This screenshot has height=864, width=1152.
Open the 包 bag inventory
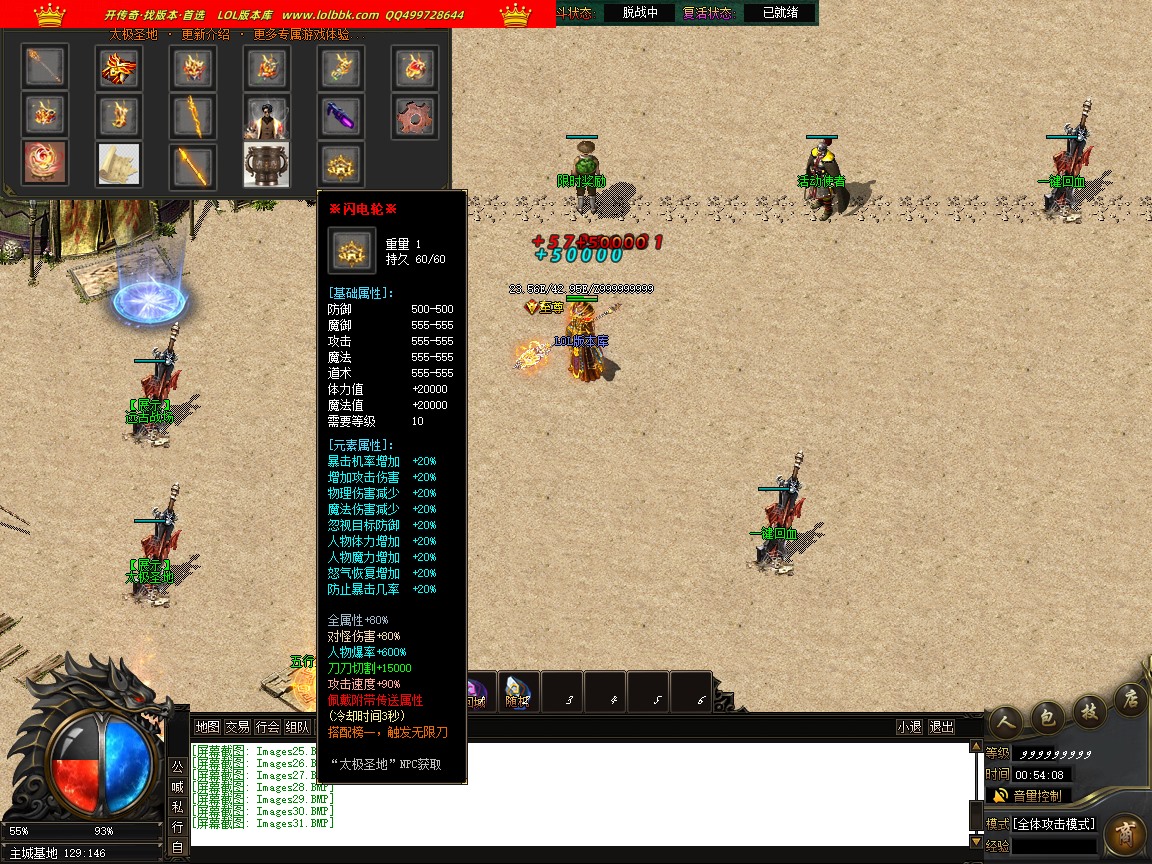click(x=1046, y=713)
